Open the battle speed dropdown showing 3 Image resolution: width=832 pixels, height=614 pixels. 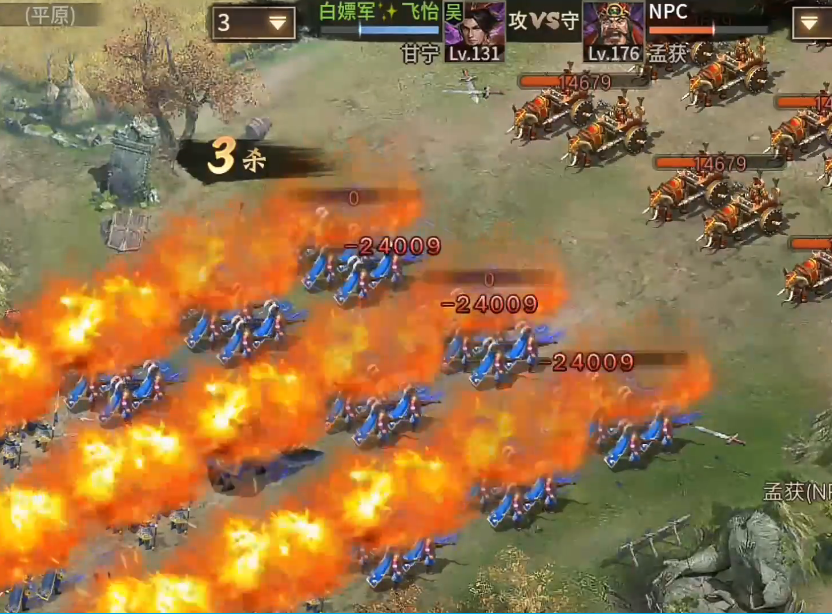pyautogui.click(x=252, y=23)
